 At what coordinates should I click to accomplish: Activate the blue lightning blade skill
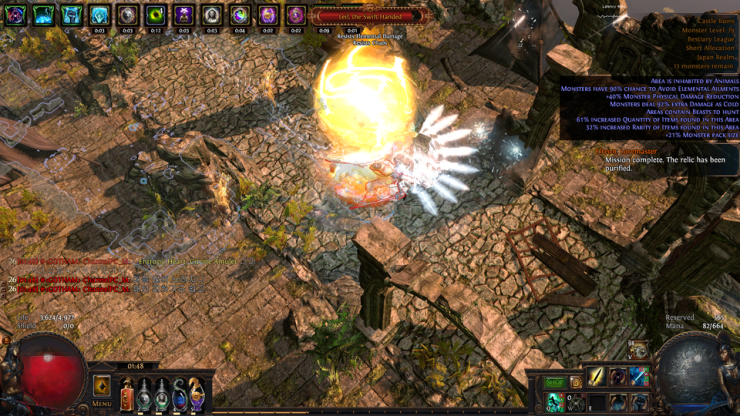pos(639,377)
